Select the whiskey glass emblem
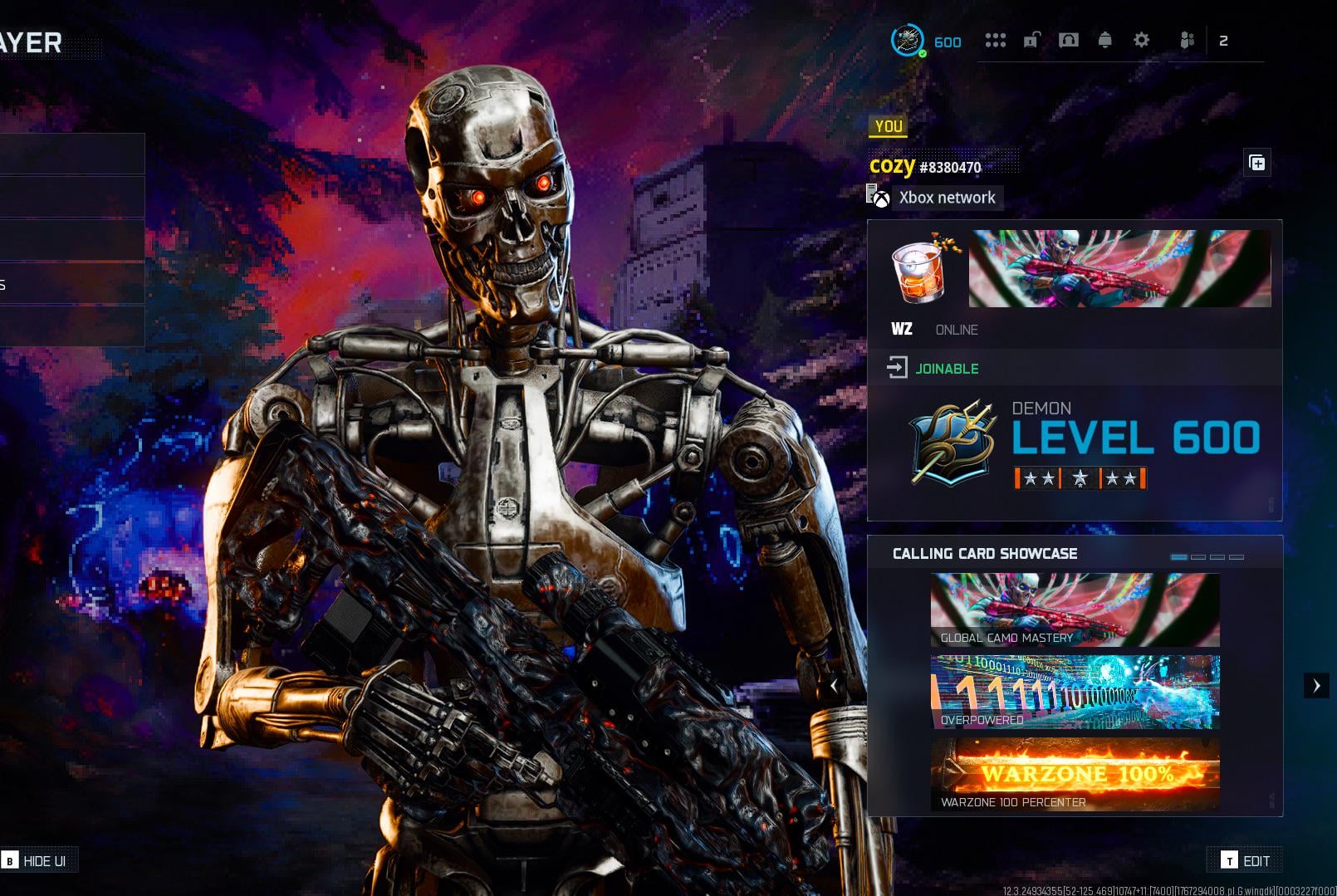1337x896 pixels. [x=920, y=271]
